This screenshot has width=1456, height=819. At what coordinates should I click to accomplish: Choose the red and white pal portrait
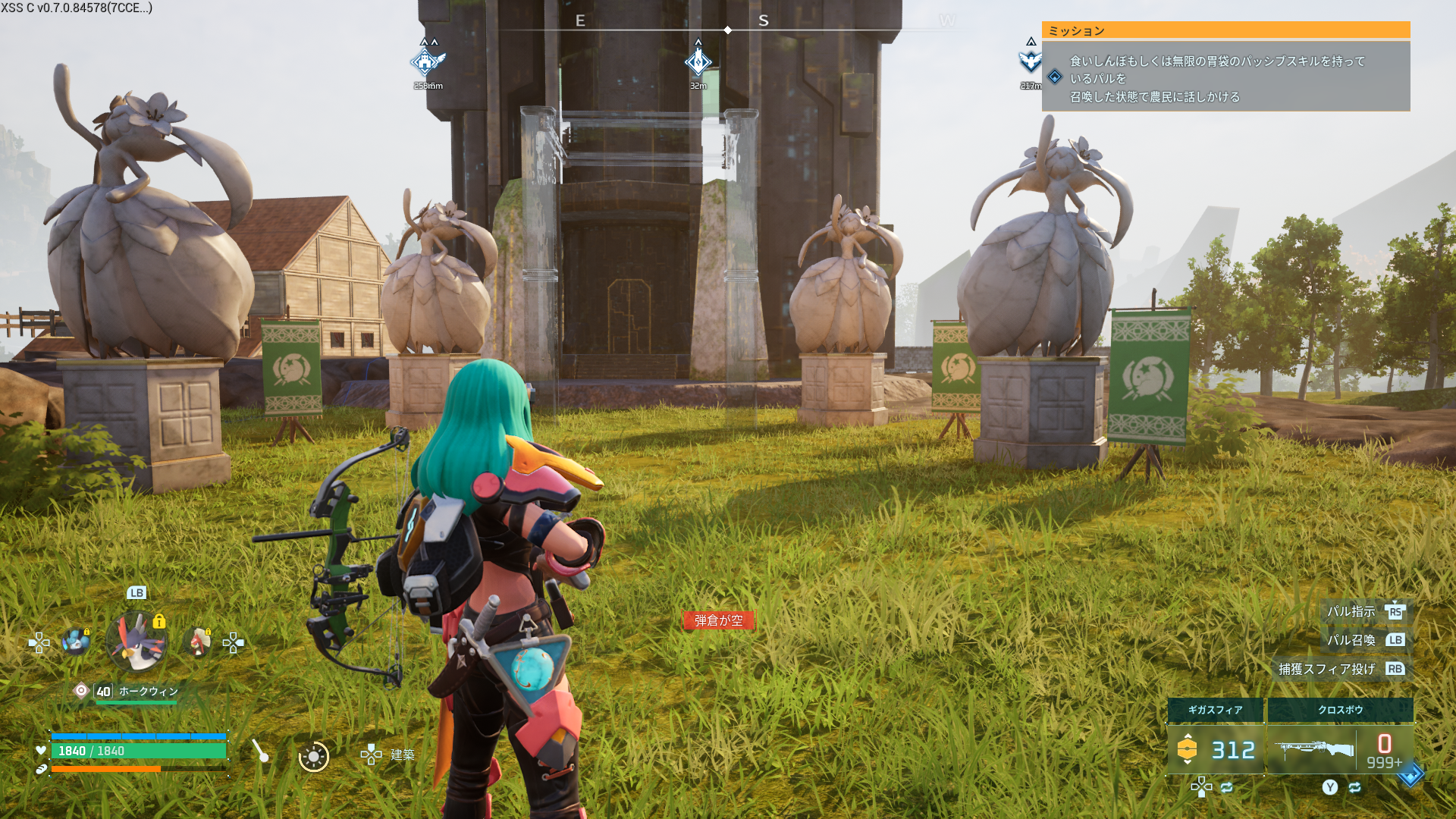[x=199, y=642]
